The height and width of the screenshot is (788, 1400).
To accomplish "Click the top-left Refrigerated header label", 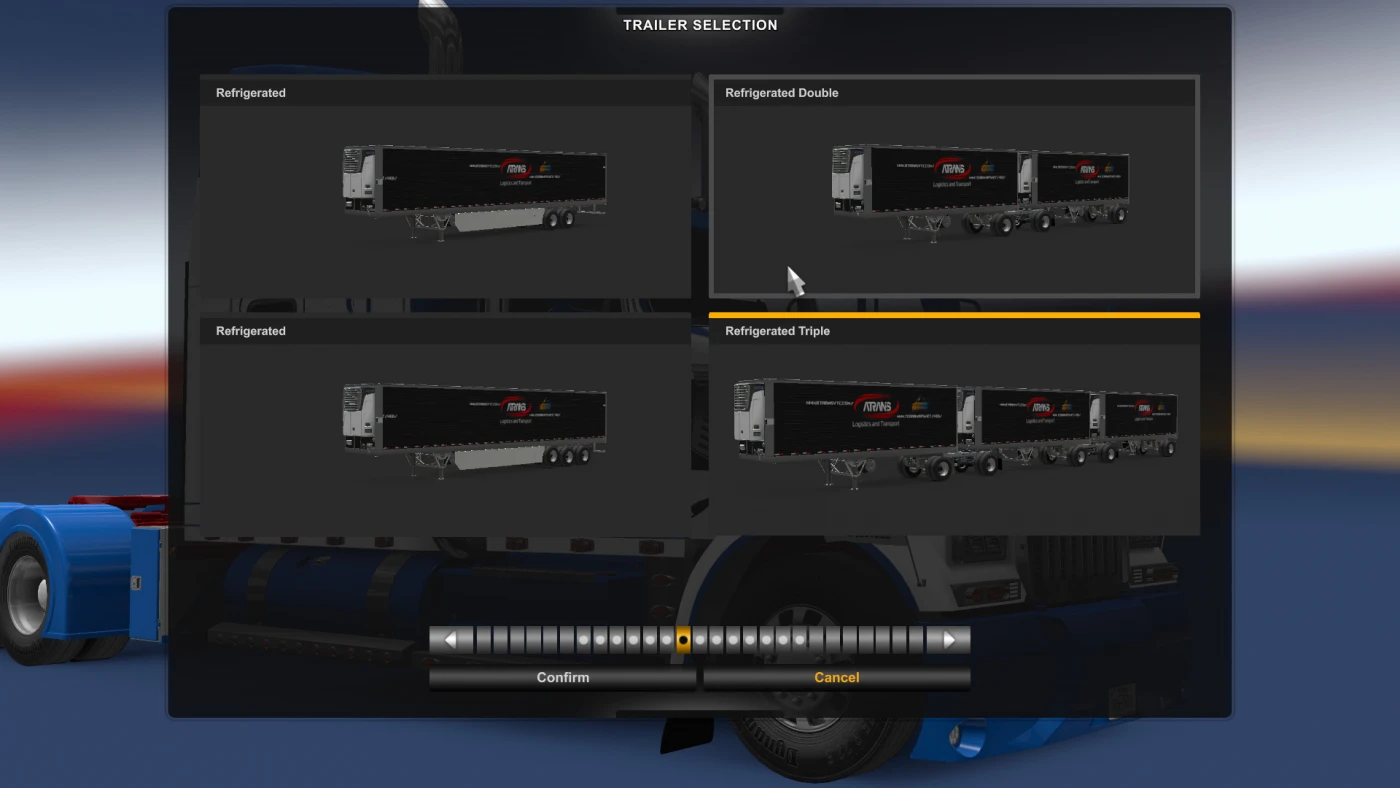I will coord(250,92).
